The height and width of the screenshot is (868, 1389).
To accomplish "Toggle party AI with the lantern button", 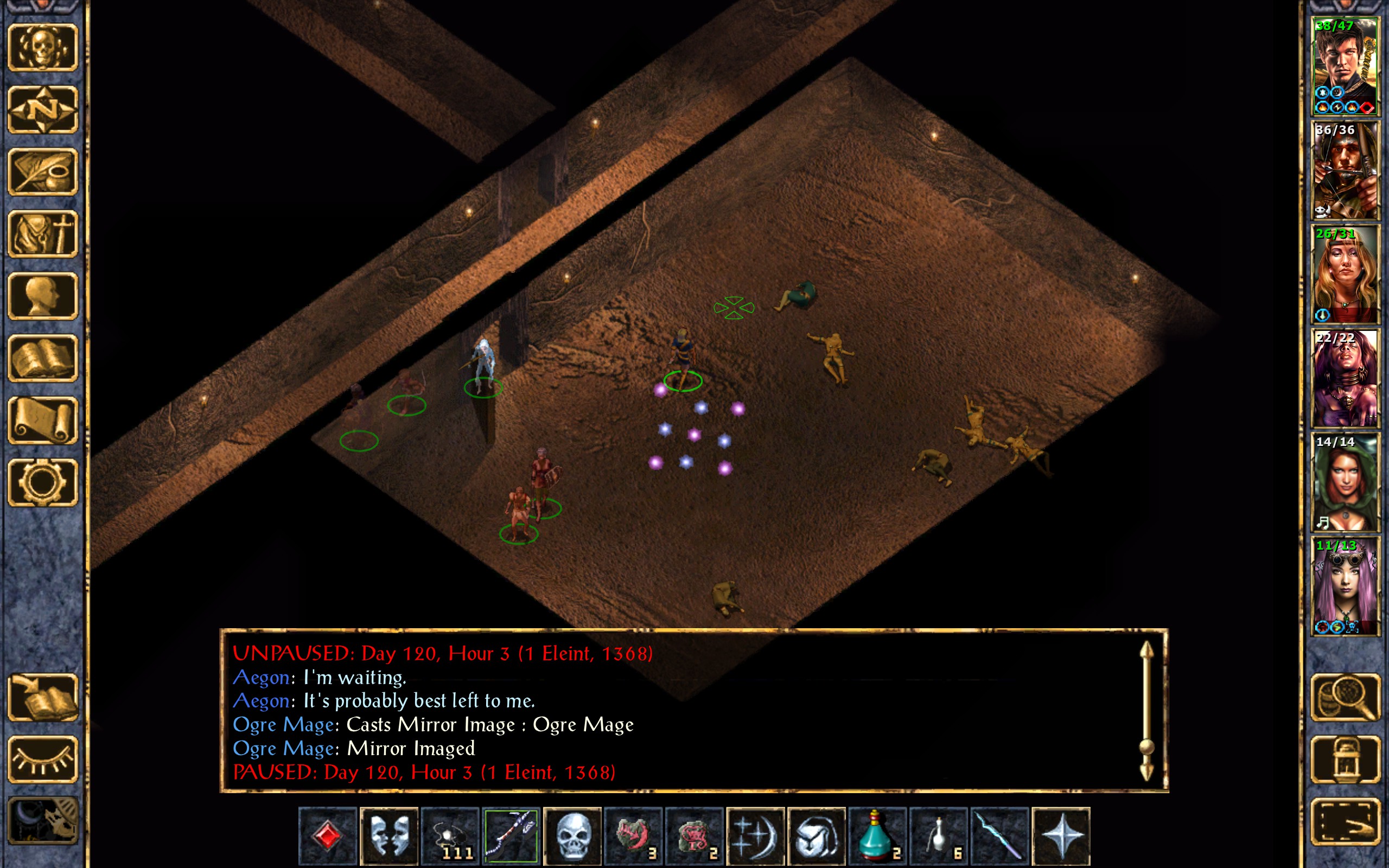I will point(1345,759).
